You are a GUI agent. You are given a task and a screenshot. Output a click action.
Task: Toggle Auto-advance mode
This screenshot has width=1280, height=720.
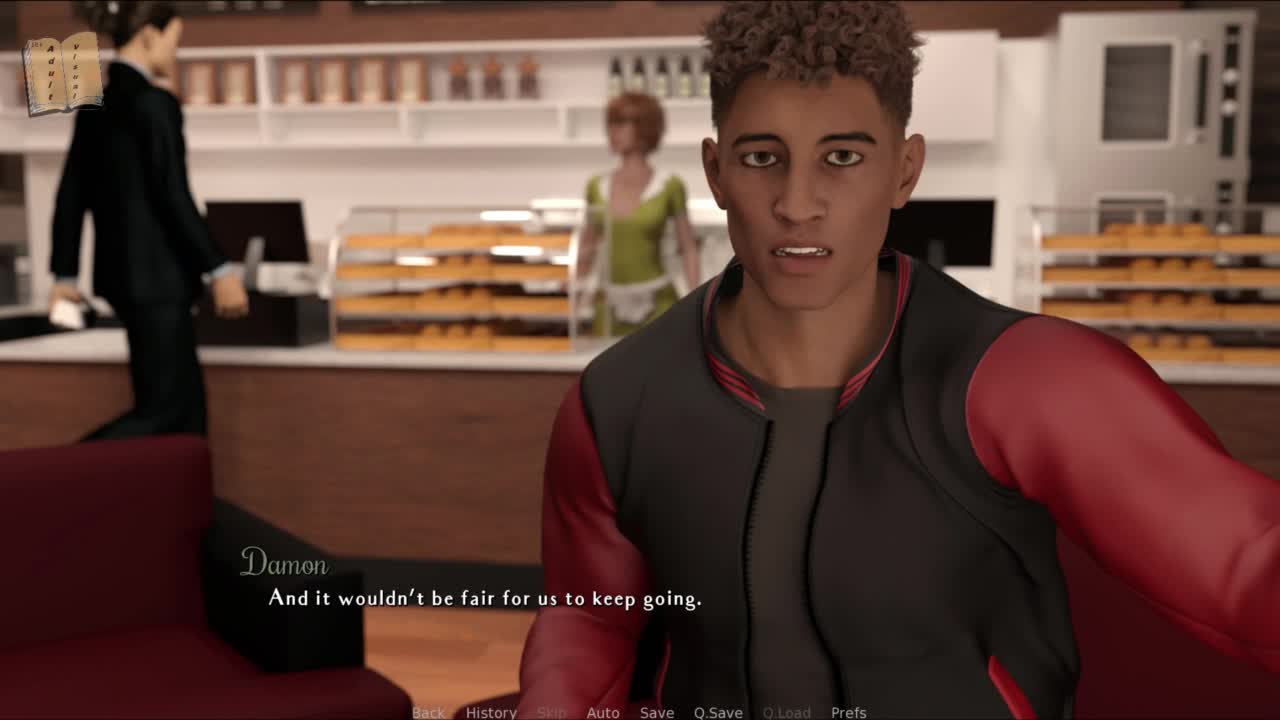click(603, 712)
